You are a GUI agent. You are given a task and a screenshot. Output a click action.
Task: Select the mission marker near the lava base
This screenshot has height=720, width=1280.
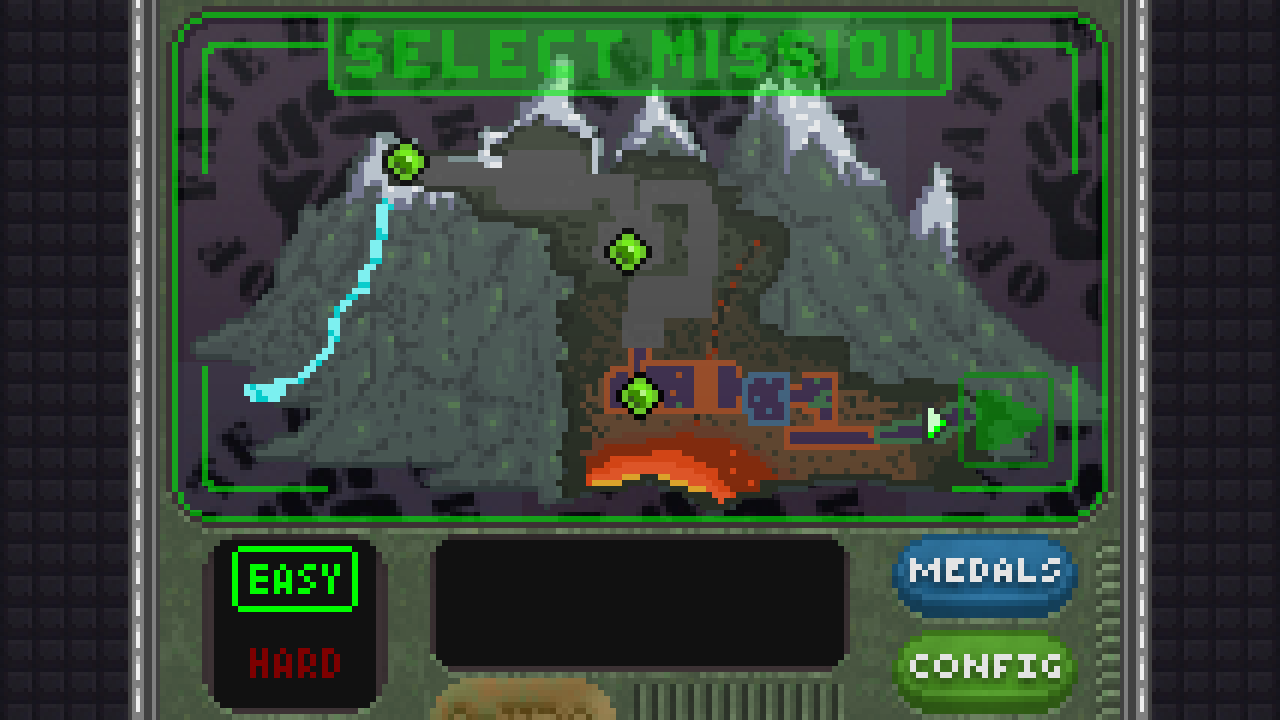(639, 394)
